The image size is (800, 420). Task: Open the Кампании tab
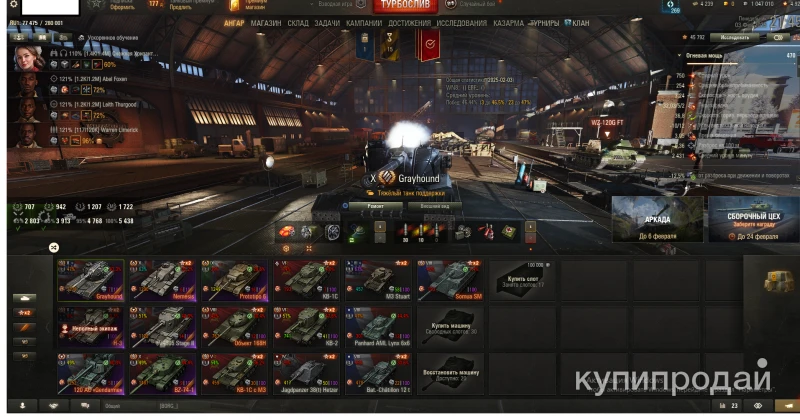coord(364,22)
